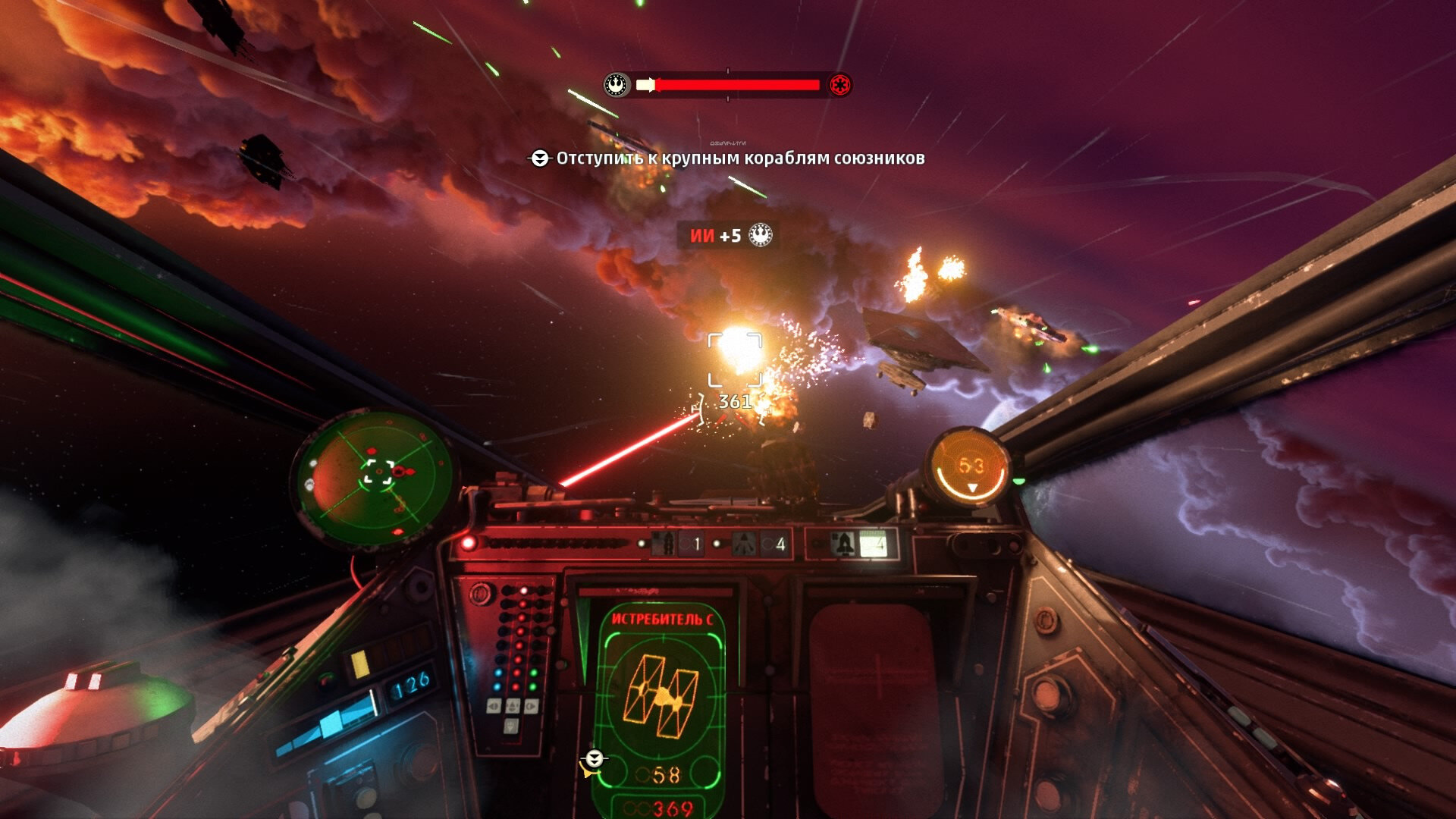Select the spread-missile ability with four charges
The height and width of the screenshot is (819, 1456).
pyautogui.click(x=760, y=544)
